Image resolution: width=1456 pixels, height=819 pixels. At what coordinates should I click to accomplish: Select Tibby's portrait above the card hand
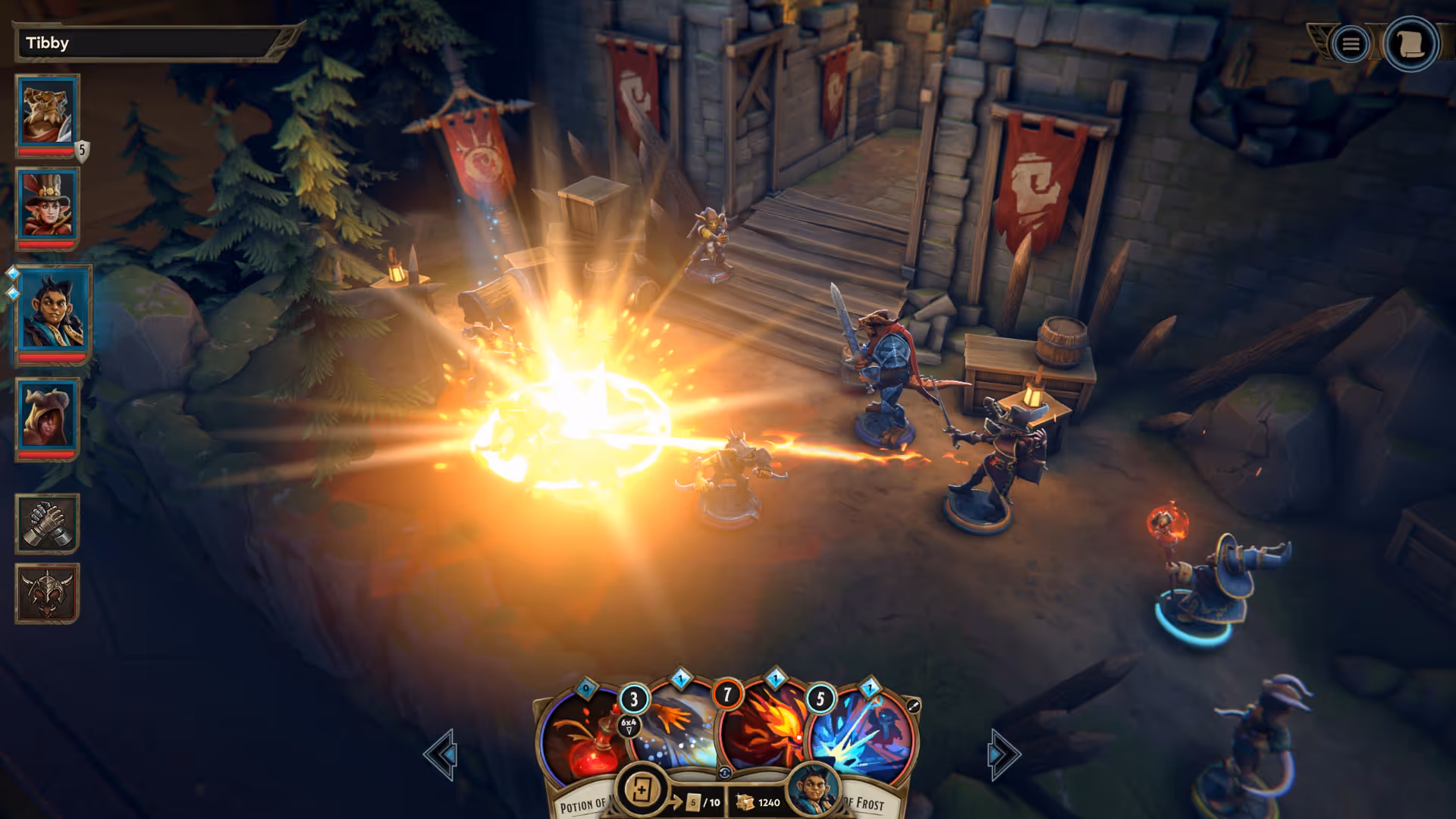tap(815, 789)
